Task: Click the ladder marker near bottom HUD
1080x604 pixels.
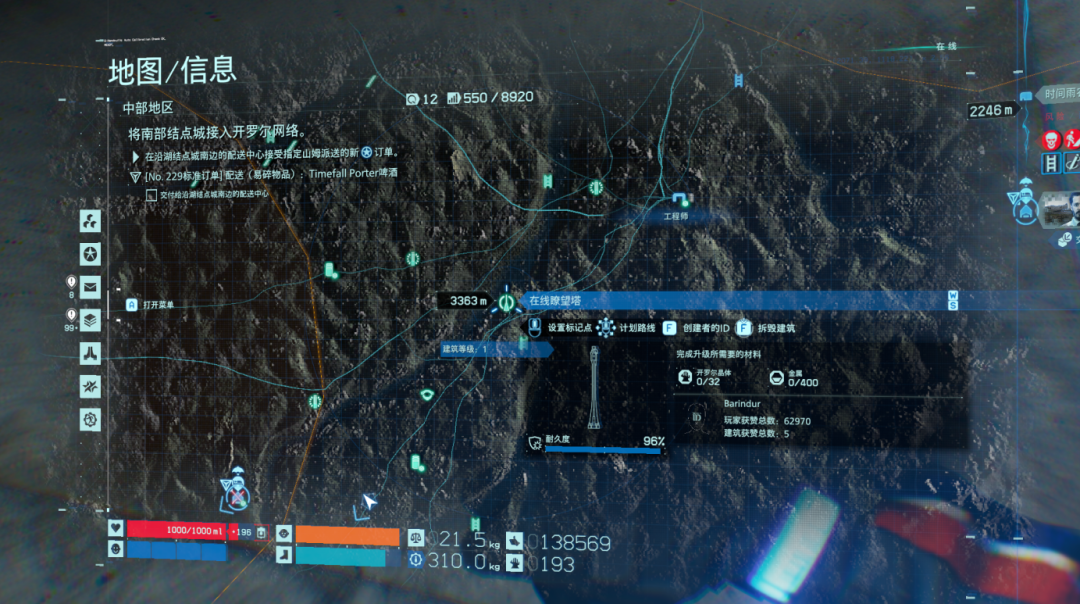Action: click(476, 524)
